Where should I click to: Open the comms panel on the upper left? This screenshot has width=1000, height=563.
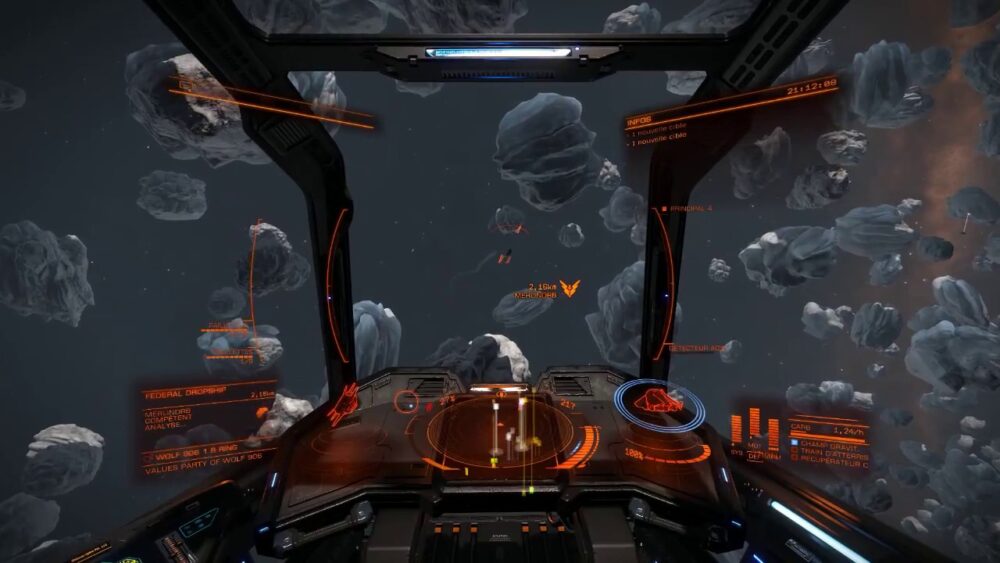tap(270, 103)
